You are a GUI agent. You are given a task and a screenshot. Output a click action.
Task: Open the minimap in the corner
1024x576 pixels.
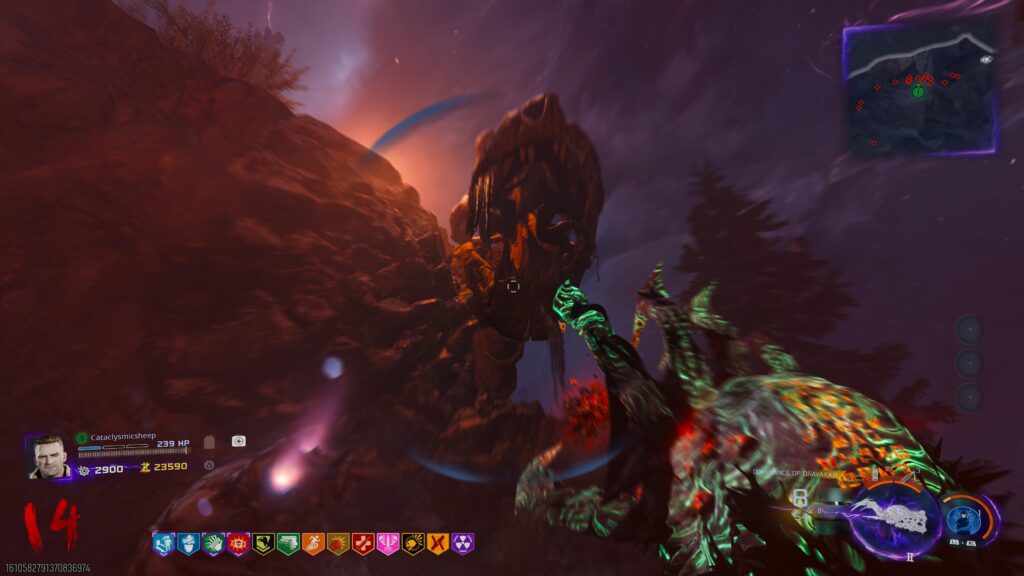919,89
